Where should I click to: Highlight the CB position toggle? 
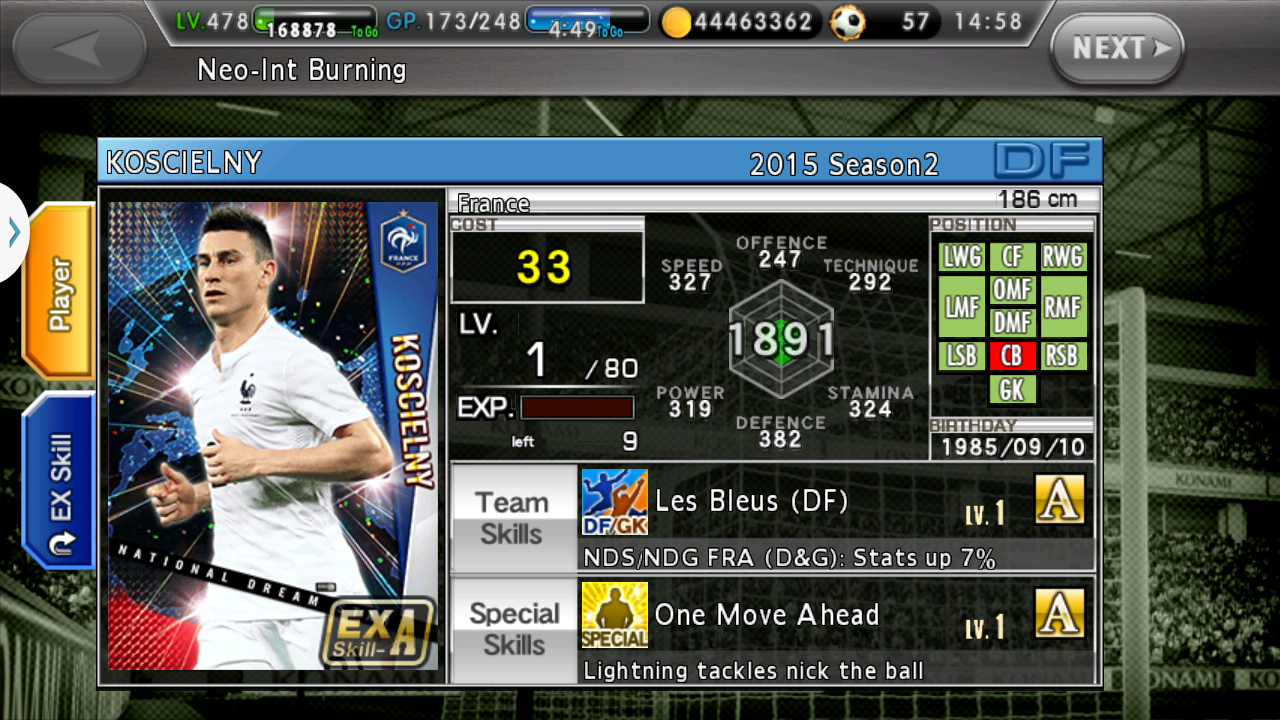click(1012, 356)
